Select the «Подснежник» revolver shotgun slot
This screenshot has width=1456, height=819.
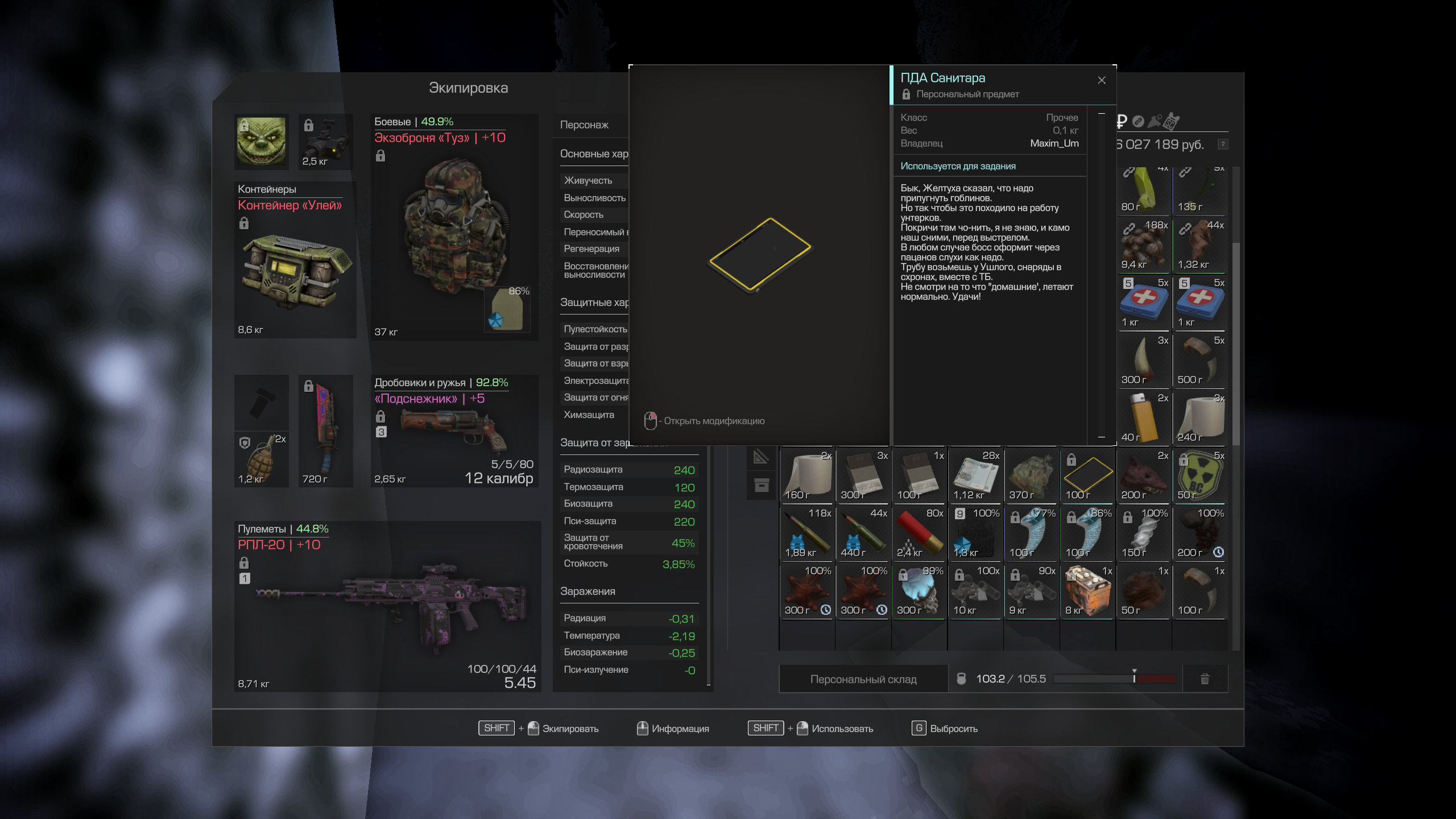pyautogui.click(x=454, y=431)
